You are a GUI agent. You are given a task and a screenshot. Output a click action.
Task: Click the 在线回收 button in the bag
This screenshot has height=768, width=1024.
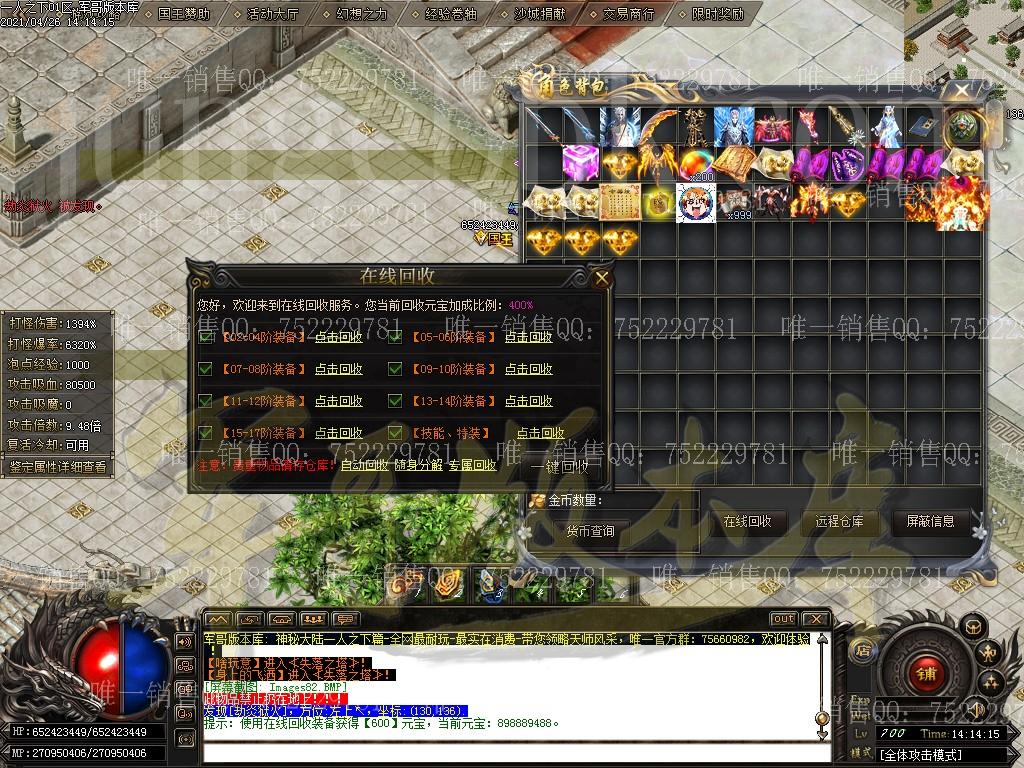click(747, 521)
